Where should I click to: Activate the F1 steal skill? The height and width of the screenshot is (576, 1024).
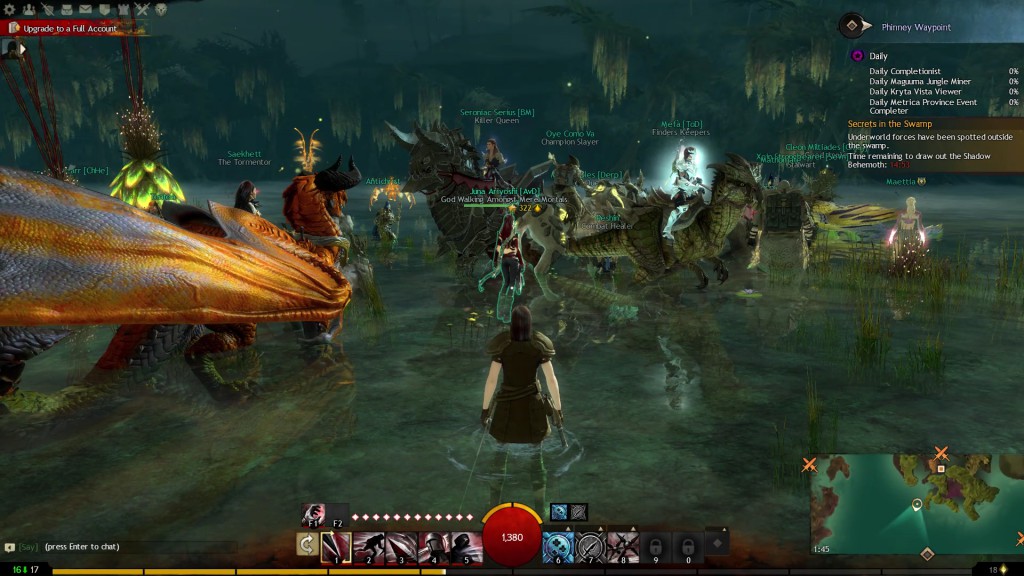pos(312,513)
